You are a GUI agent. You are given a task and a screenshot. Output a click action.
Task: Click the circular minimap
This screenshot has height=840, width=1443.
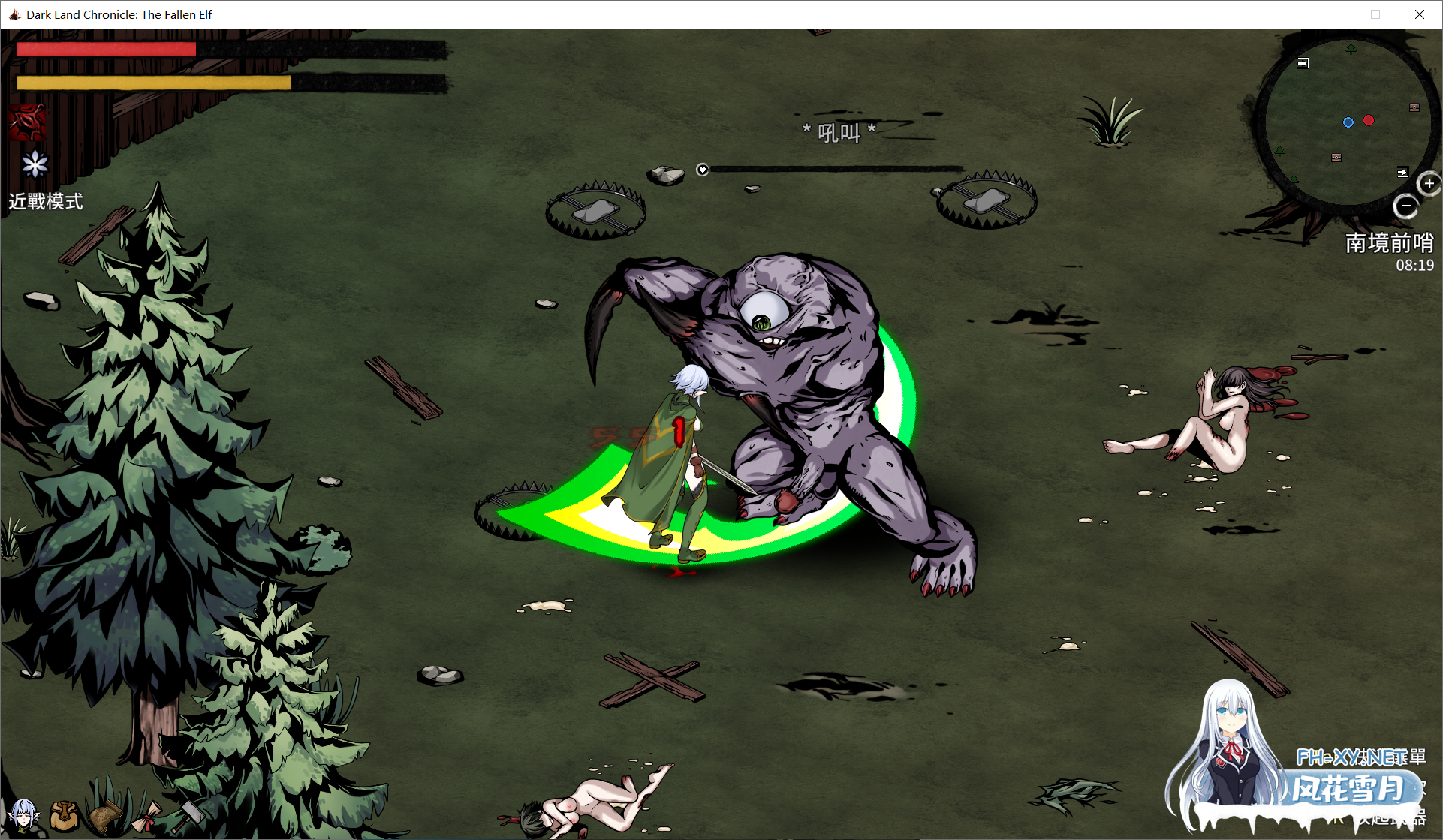(1347, 122)
